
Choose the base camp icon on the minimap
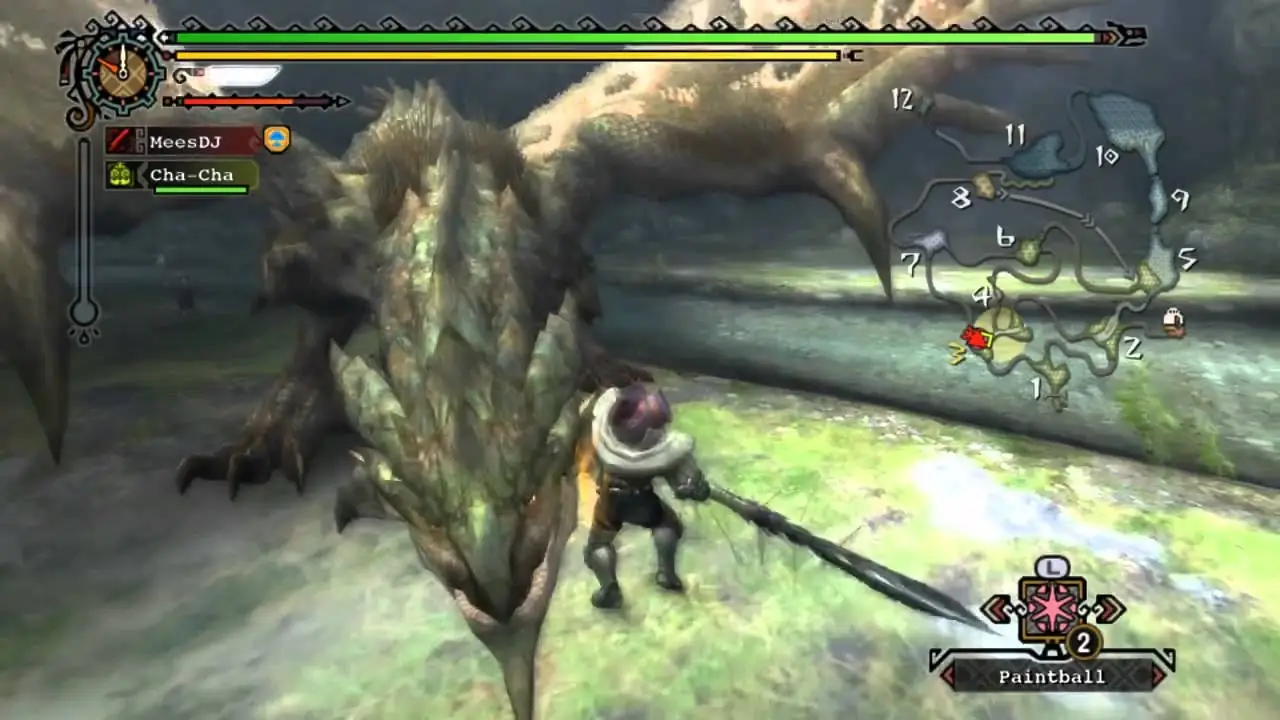tap(1173, 321)
